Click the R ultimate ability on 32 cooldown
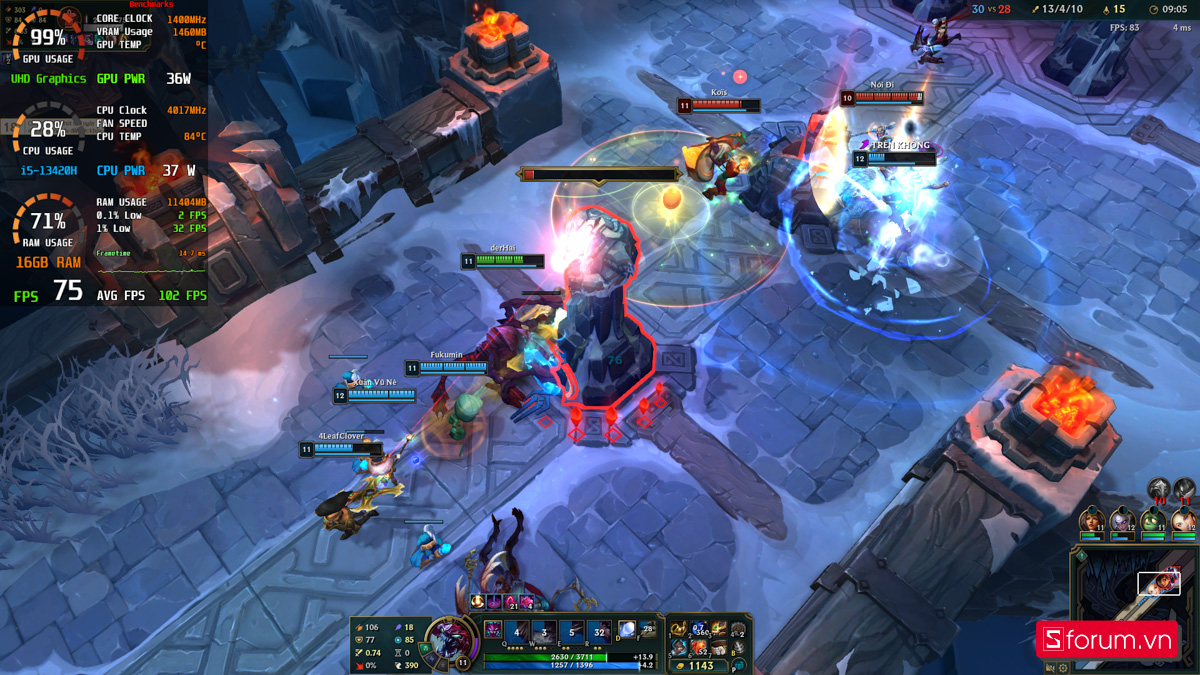1200x675 pixels. pyautogui.click(x=599, y=632)
